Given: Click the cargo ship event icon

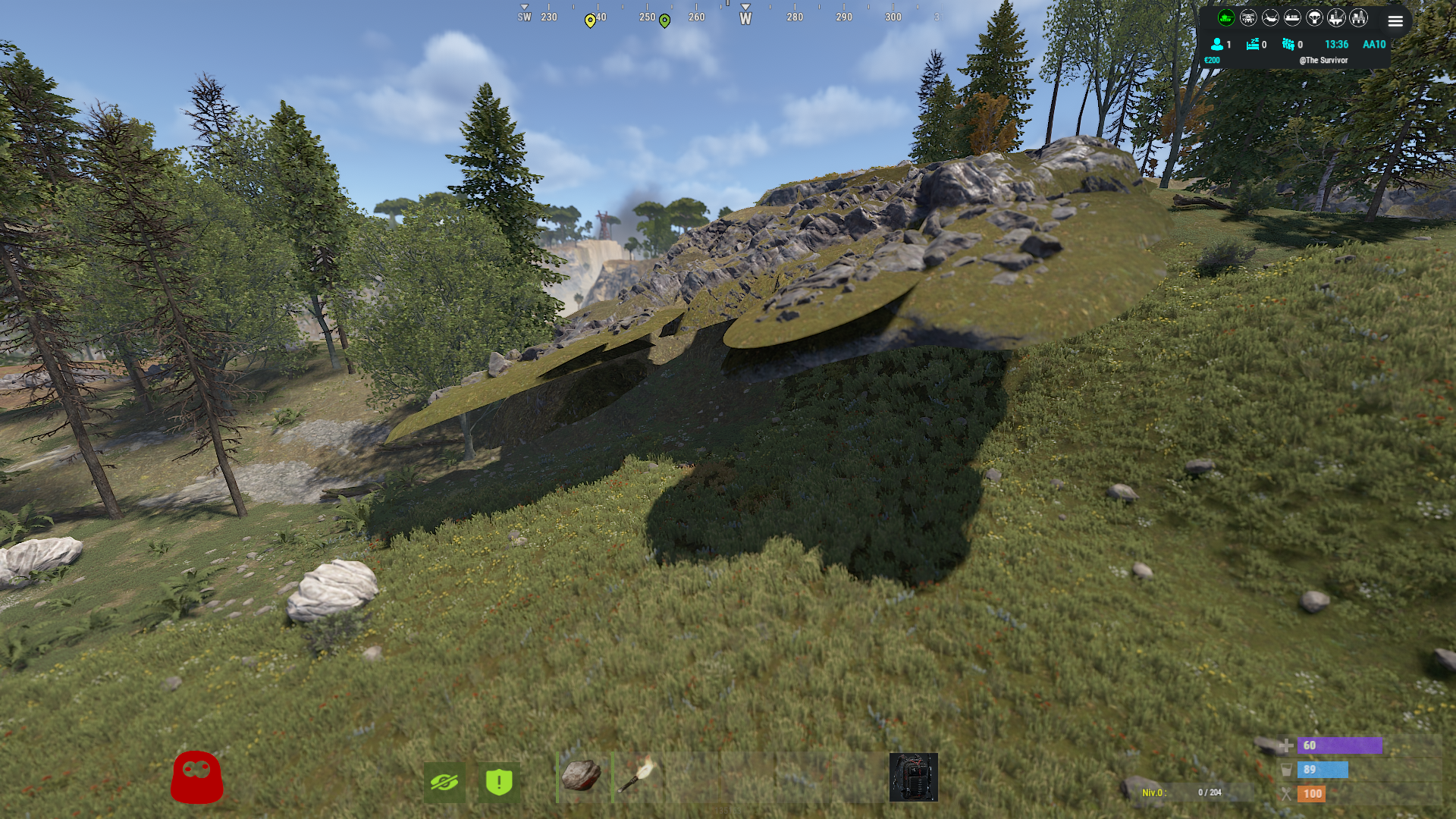Looking at the screenshot, I should click(1292, 17).
